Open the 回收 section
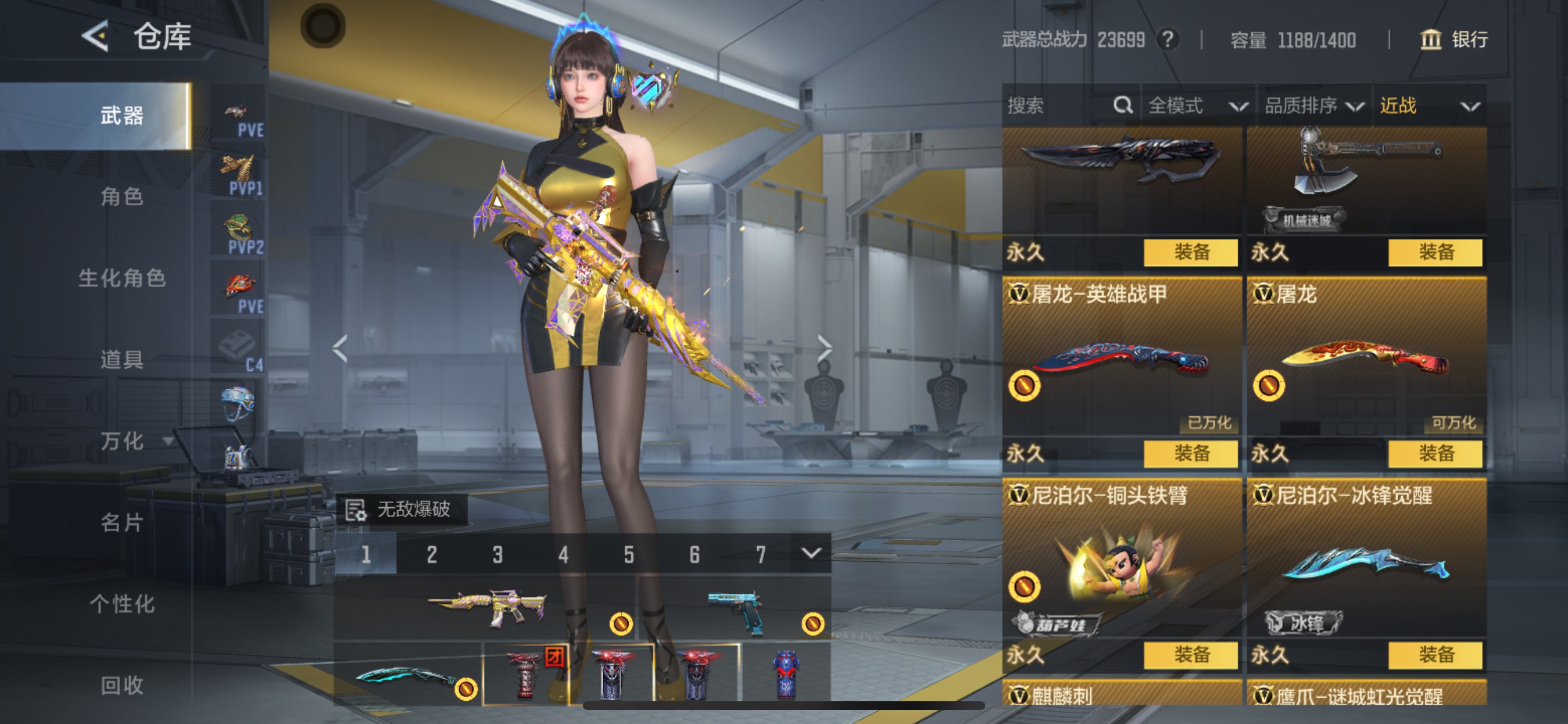1568x724 pixels. (122, 685)
